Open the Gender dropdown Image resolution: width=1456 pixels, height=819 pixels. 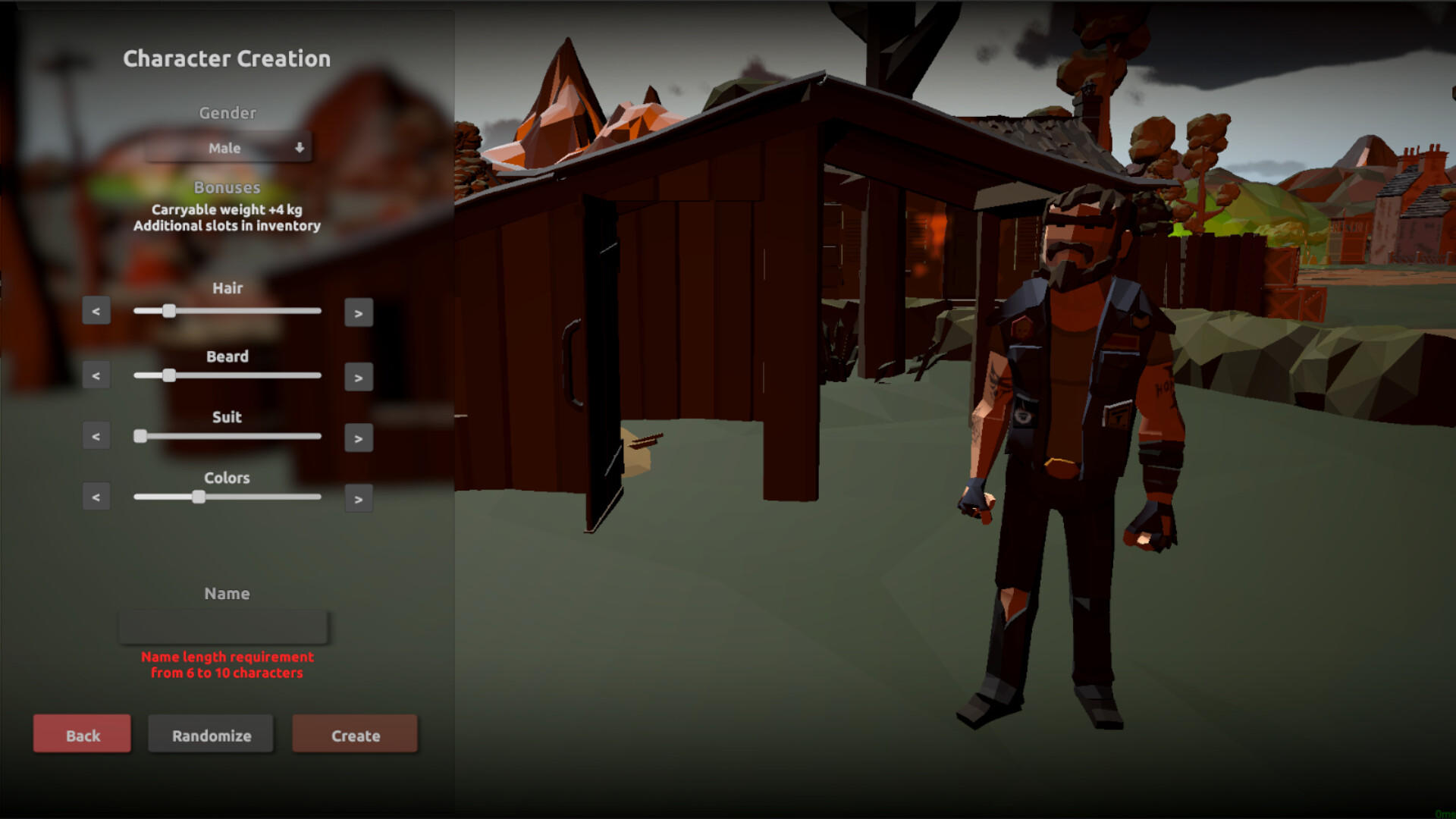point(227,149)
